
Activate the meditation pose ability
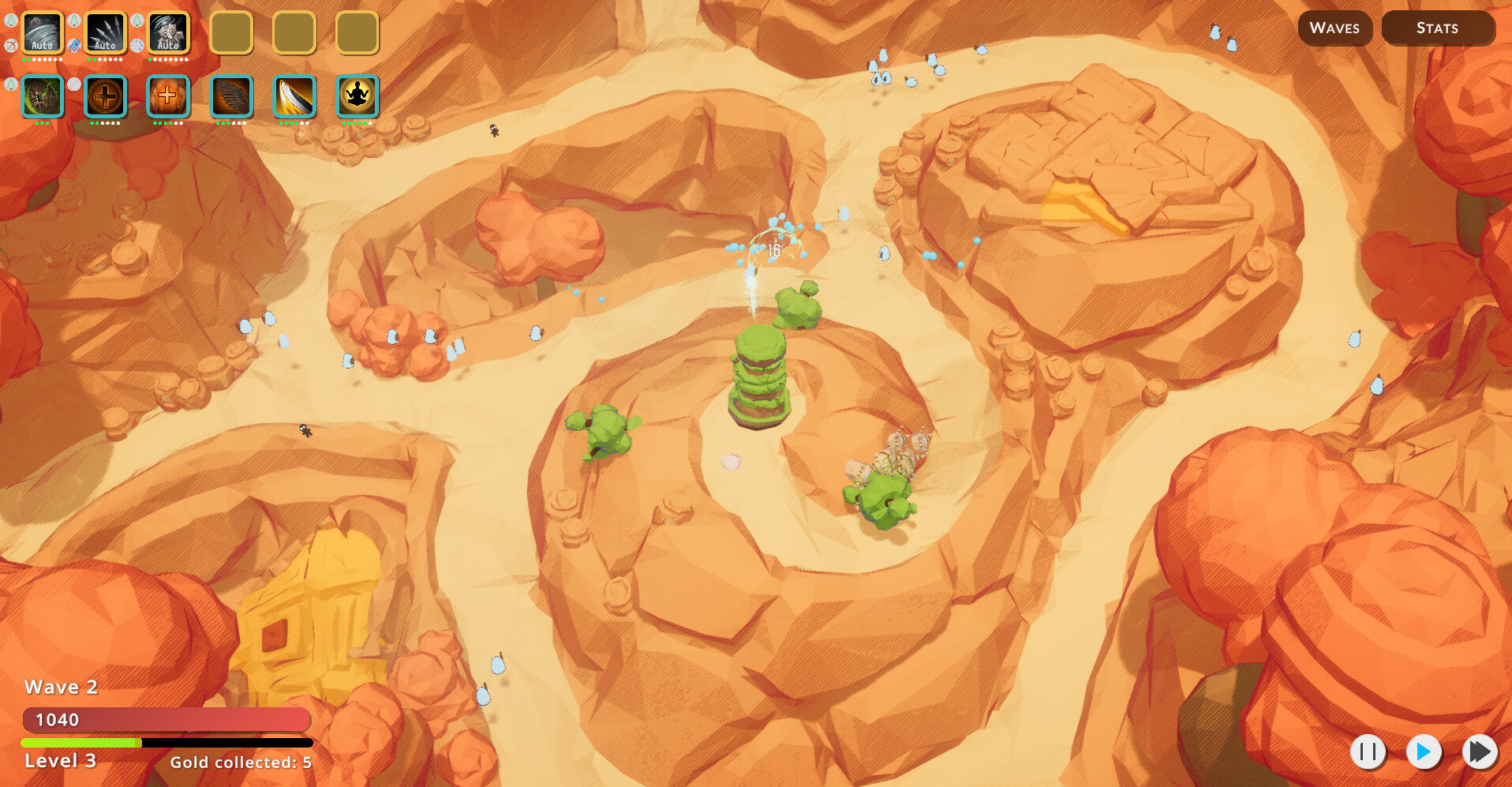tap(357, 97)
